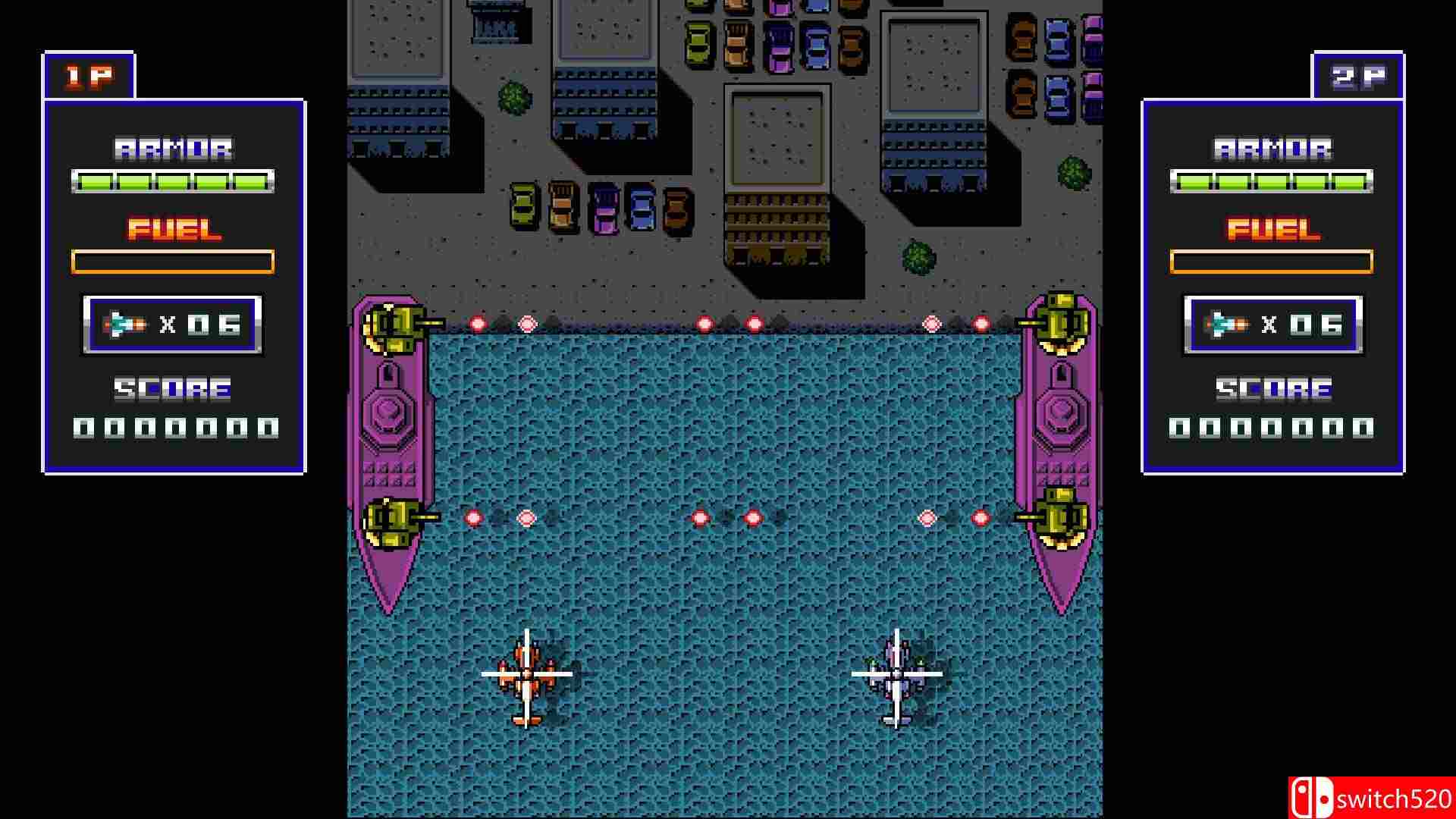Expand the x06 lives counter box
The width and height of the screenshot is (1456, 819).
(173, 325)
